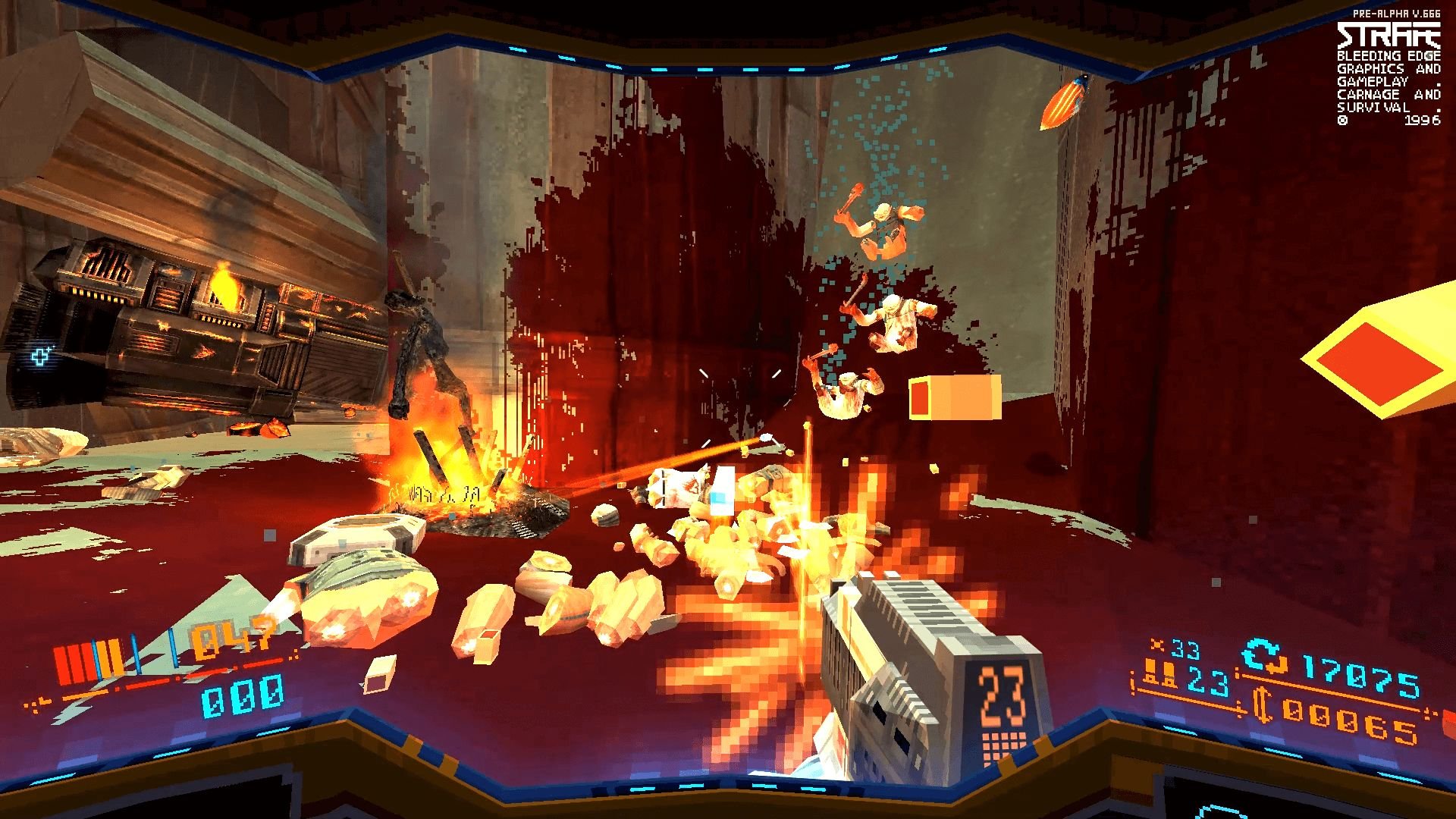This screenshot has width=1456, height=819.
Task: Click the STRAFE logo in top right
Action: point(1388,34)
